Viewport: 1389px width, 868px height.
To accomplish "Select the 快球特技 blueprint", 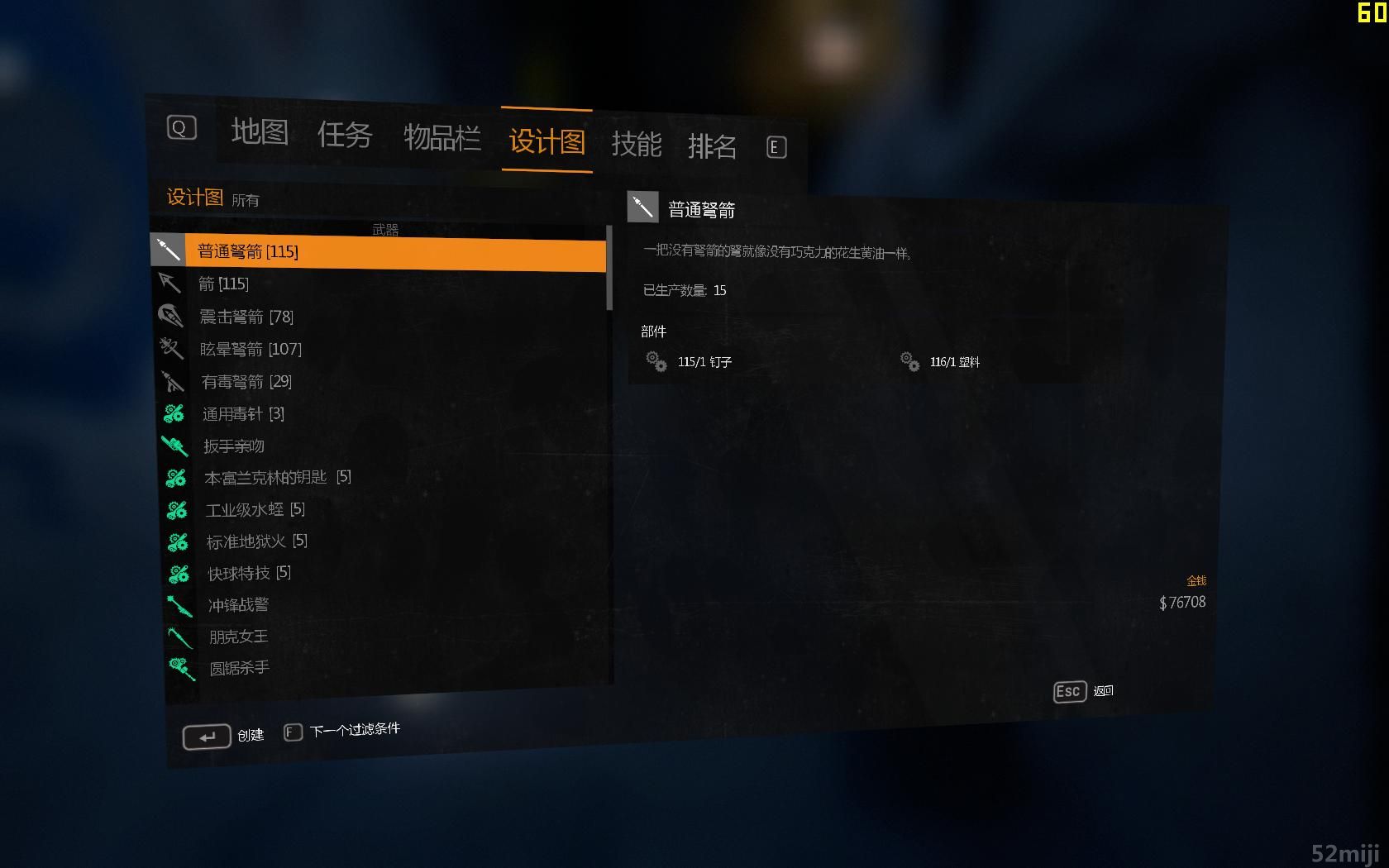I will pos(249,573).
